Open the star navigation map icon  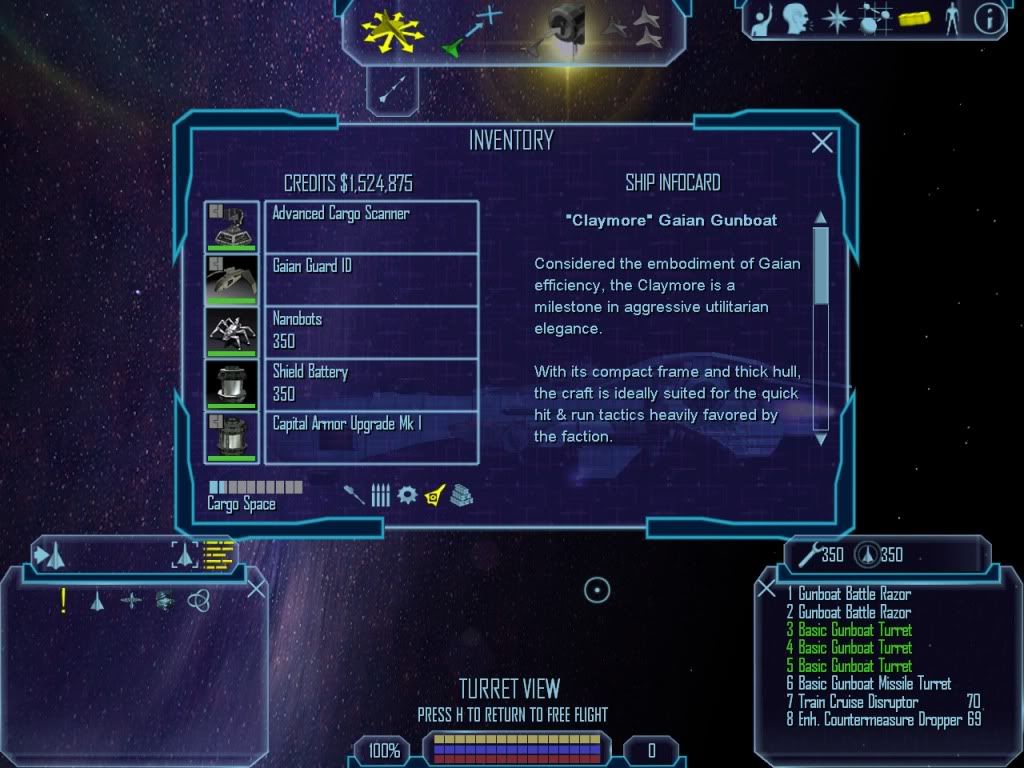pos(836,19)
